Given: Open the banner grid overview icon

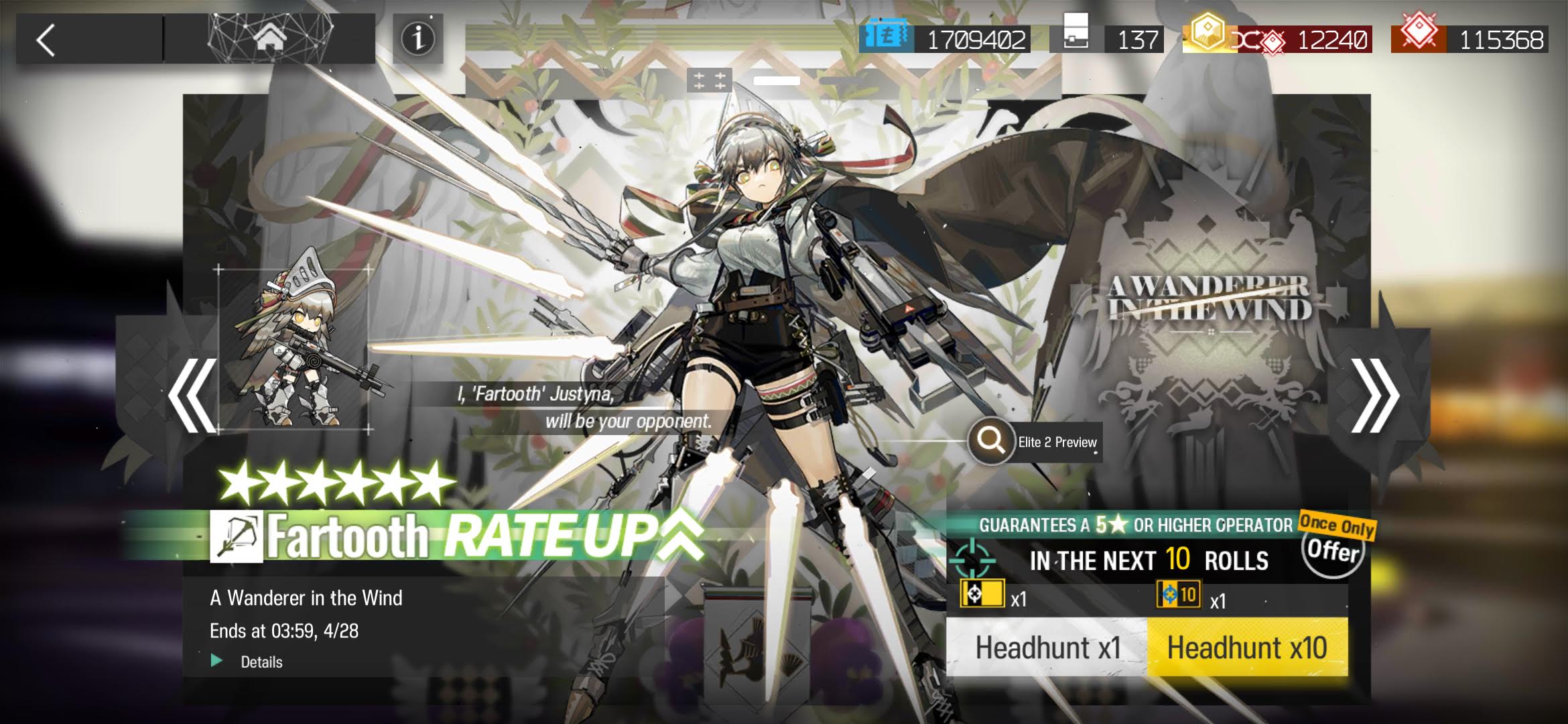Looking at the screenshot, I should [709, 81].
